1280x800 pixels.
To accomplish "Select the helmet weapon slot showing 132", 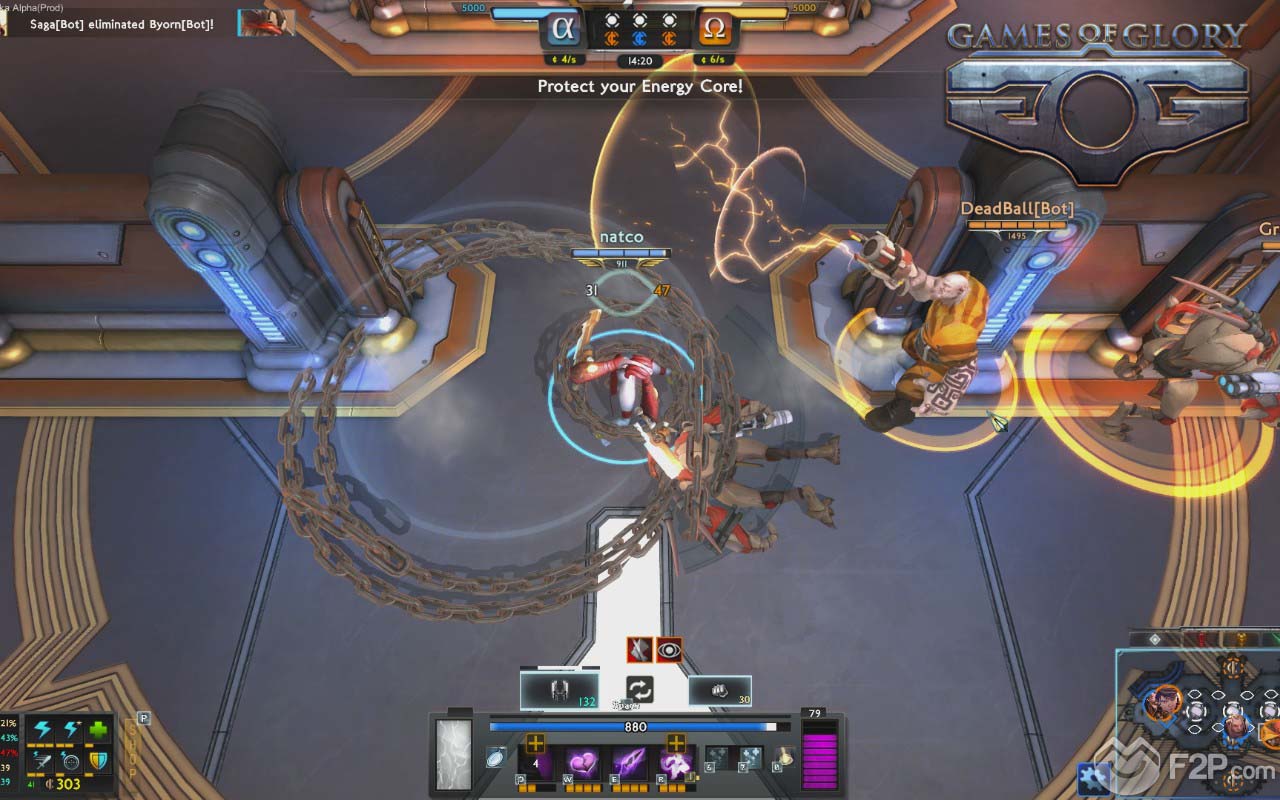I will pos(559,689).
